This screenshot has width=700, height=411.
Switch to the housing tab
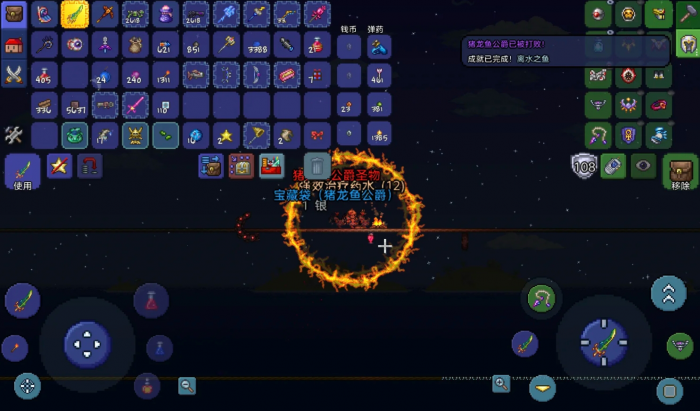(15, 44)
